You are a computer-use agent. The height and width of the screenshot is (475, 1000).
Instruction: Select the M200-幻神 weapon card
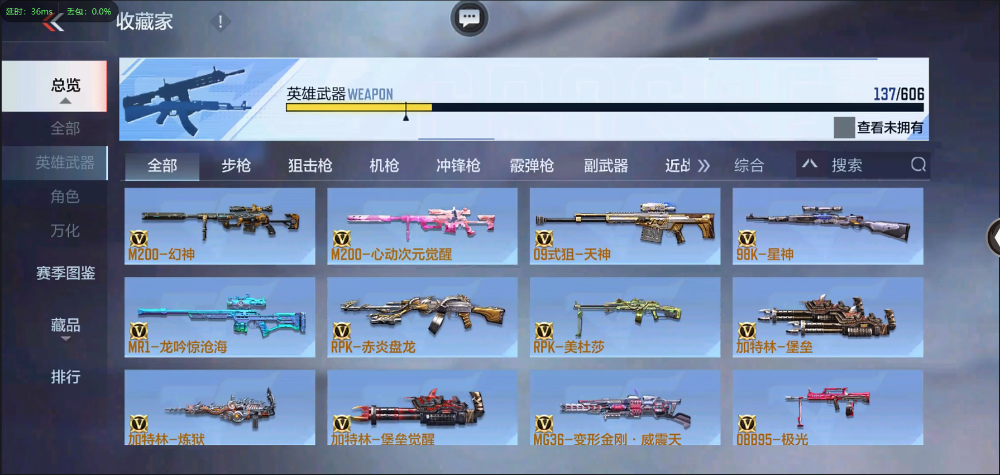(x=220, y=226)
